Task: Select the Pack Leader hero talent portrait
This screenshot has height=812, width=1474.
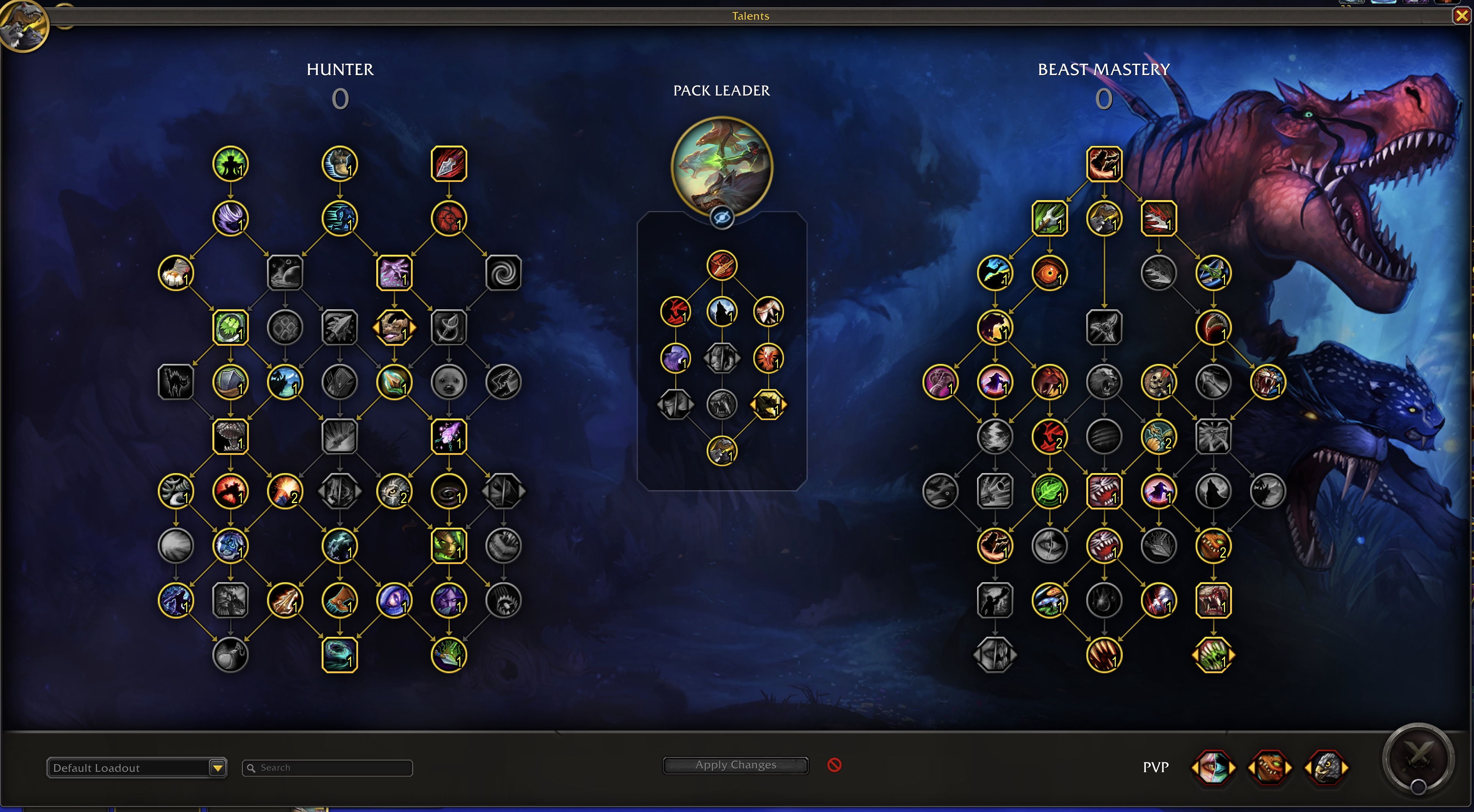Action: tap(721, 166)
